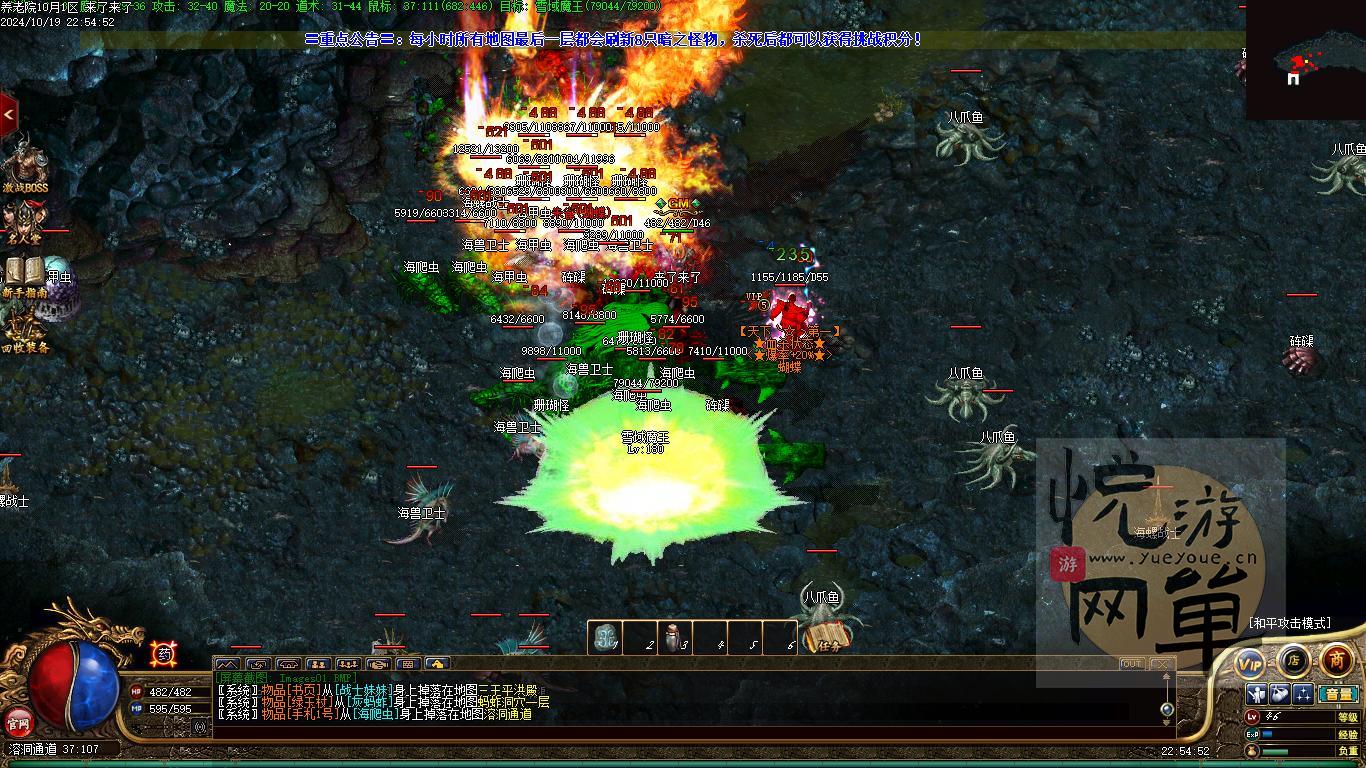Use the stone item in hotbar slot 1
Screen dimensions: 1366x768
tap(604, 637)
